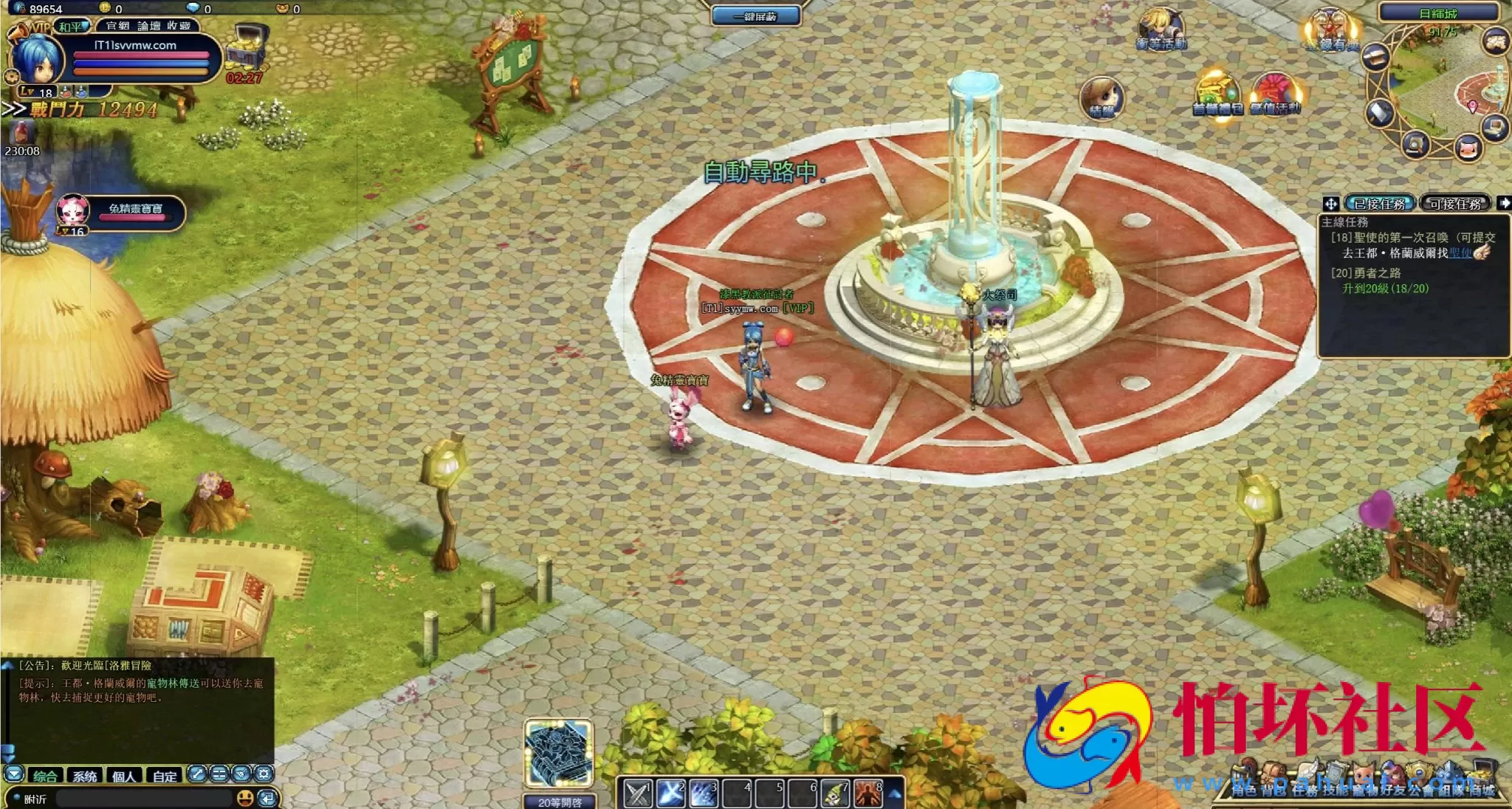This screenshot has height=809, width=1512.
Task: Switch to the 已接任務 quest tab
Action: 1379,204
